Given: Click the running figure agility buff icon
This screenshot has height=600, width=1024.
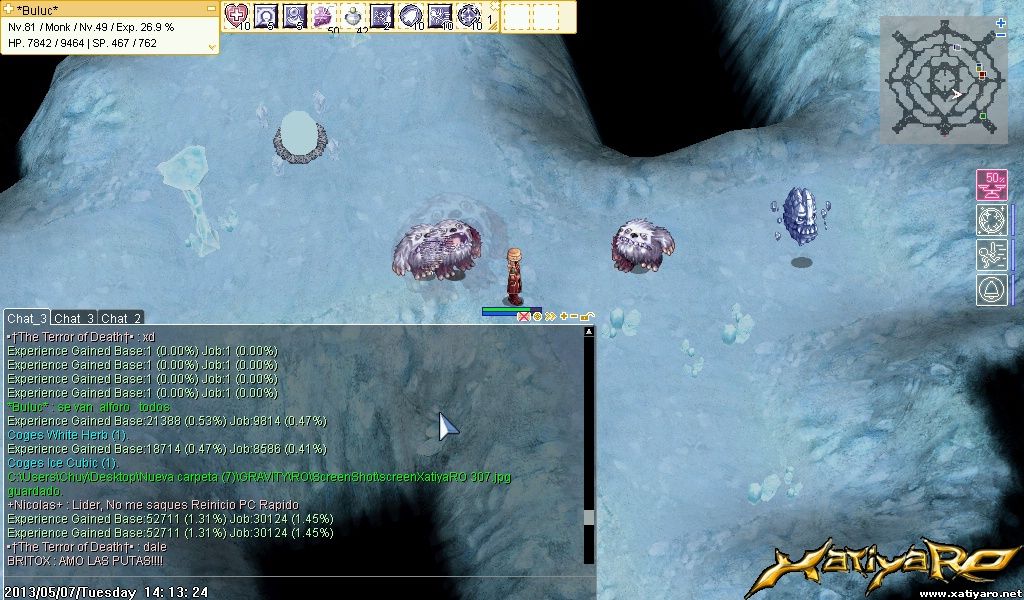Looking at the screenshot, I should (x=991, y=255).
